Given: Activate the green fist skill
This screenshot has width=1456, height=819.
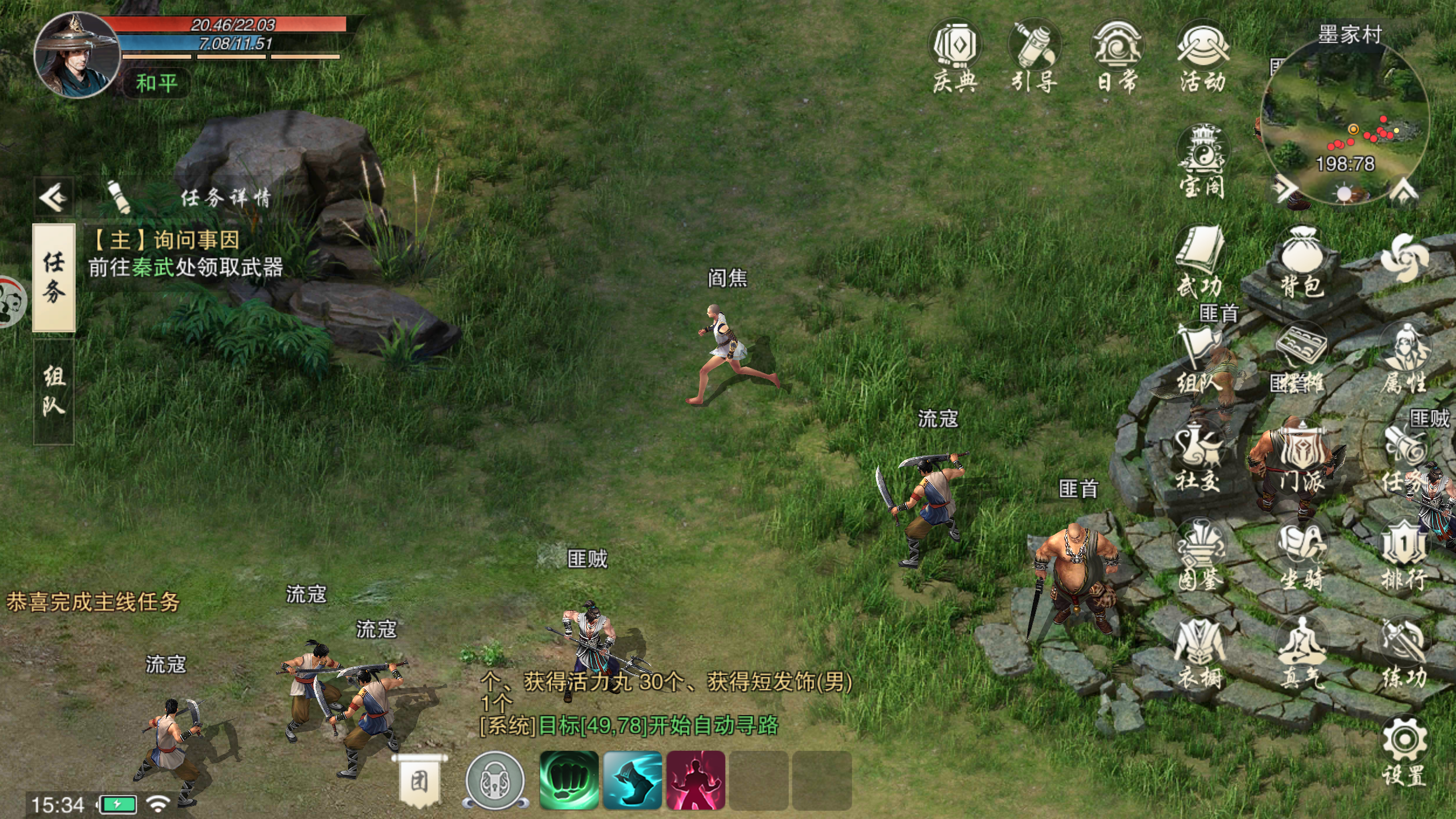Looking at the screenshot, I should coord(569,780).
